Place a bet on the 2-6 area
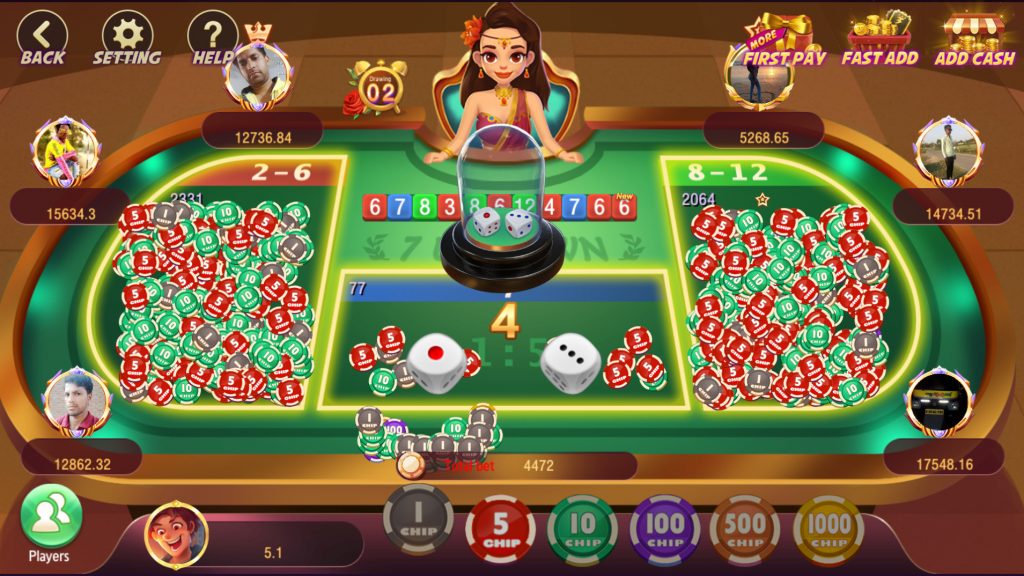 coord(215,290)
